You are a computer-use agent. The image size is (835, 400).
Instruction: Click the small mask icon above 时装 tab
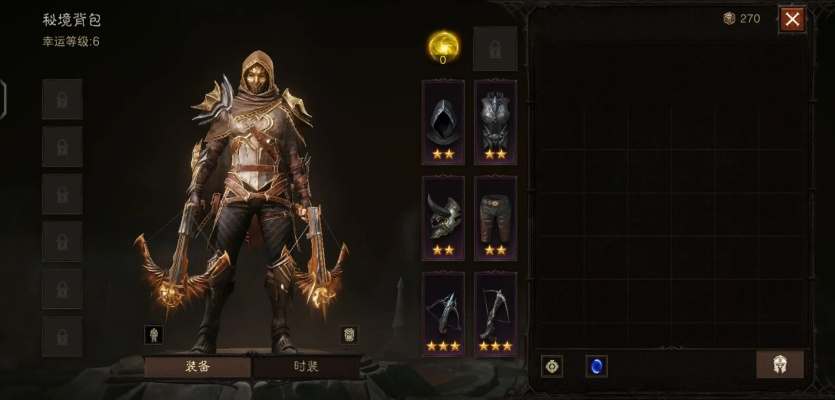click(x=349, y=334)
